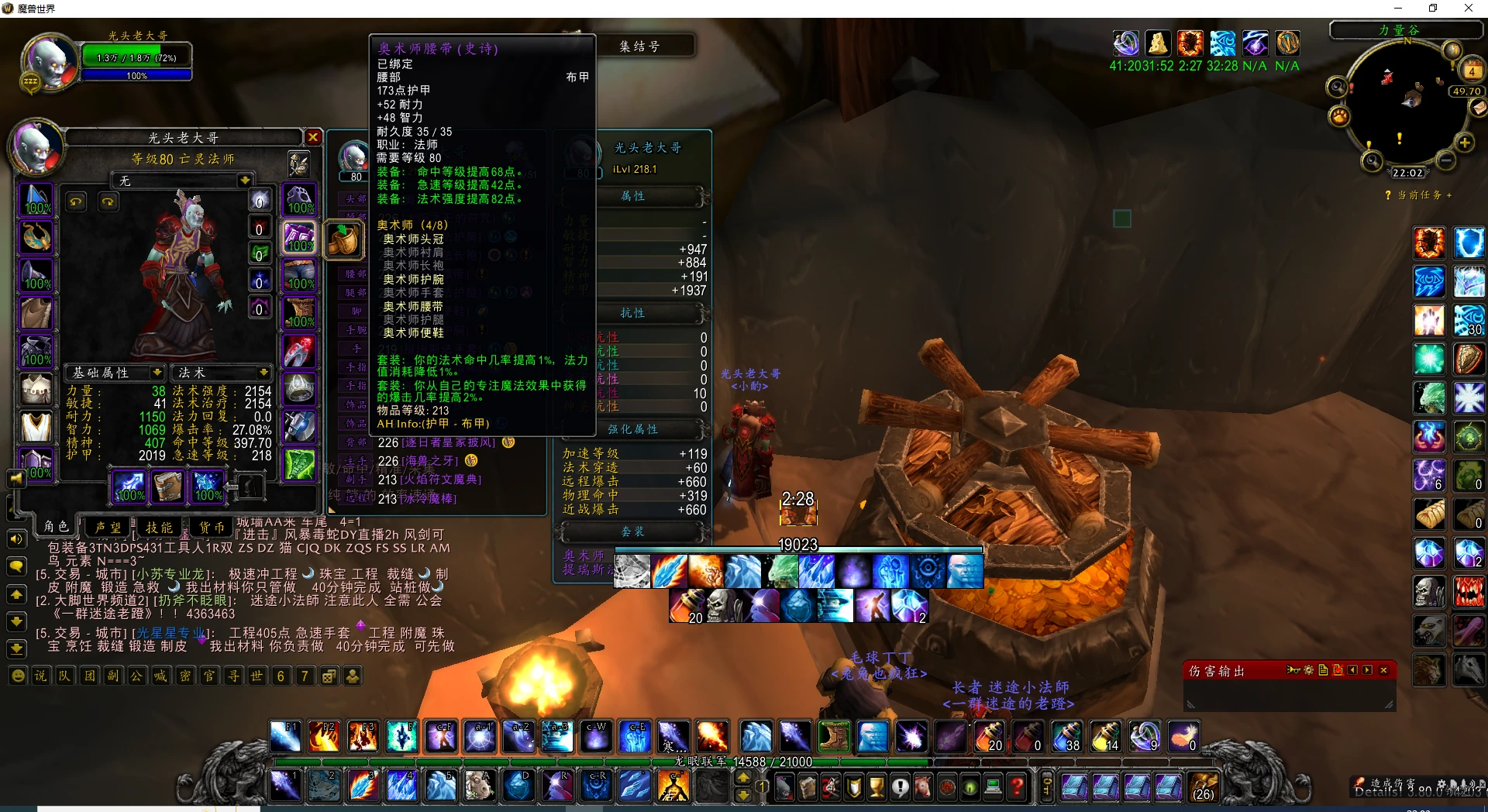
Task: Switch to the 声望 reputation tab
Action: click(x=108, y=527)
